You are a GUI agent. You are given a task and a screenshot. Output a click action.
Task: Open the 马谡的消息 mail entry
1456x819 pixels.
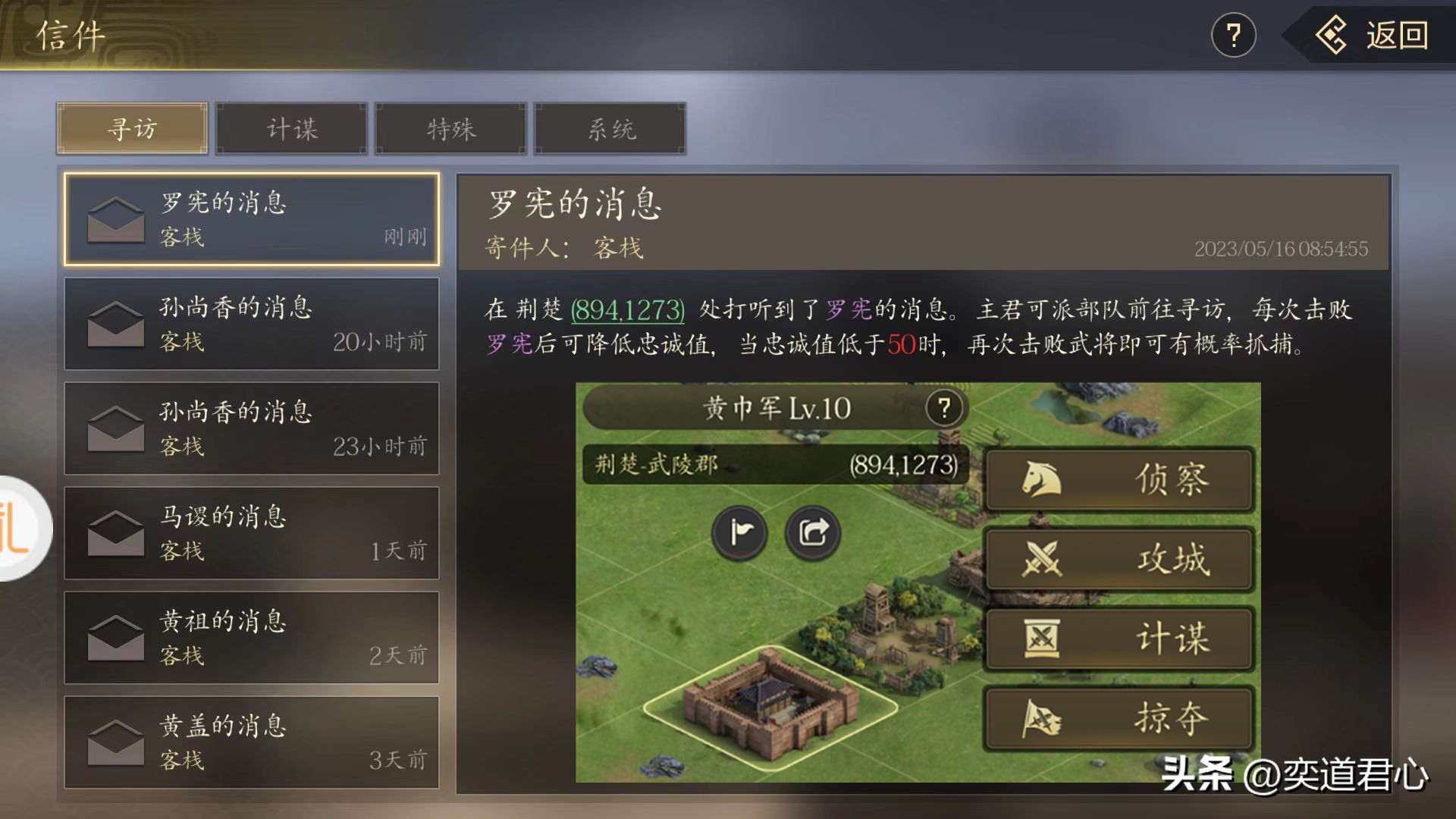[252, 533]
